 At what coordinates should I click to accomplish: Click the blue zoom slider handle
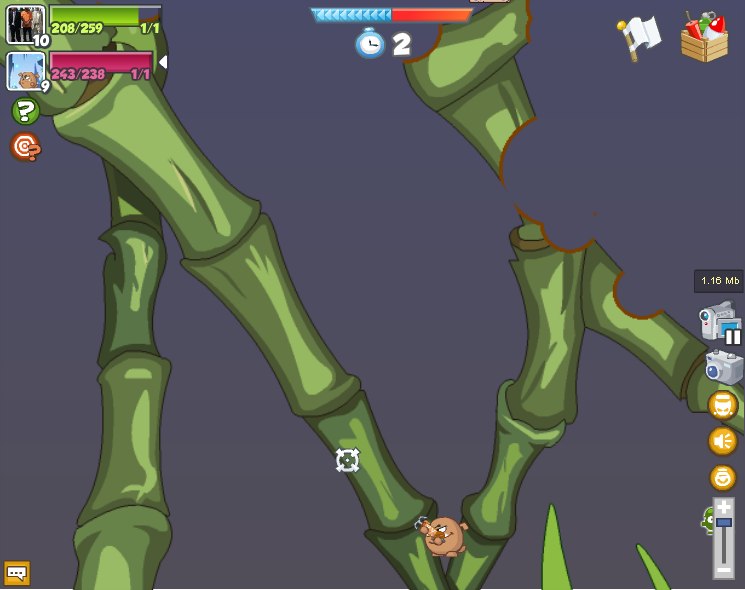pos(723,522)
